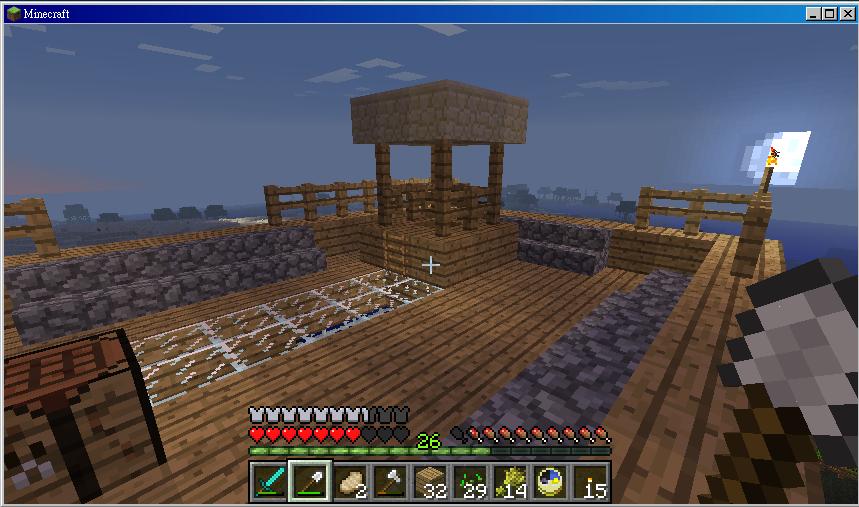Select the wheat stack of 14
Screen dimensions: 859x507
509,482
